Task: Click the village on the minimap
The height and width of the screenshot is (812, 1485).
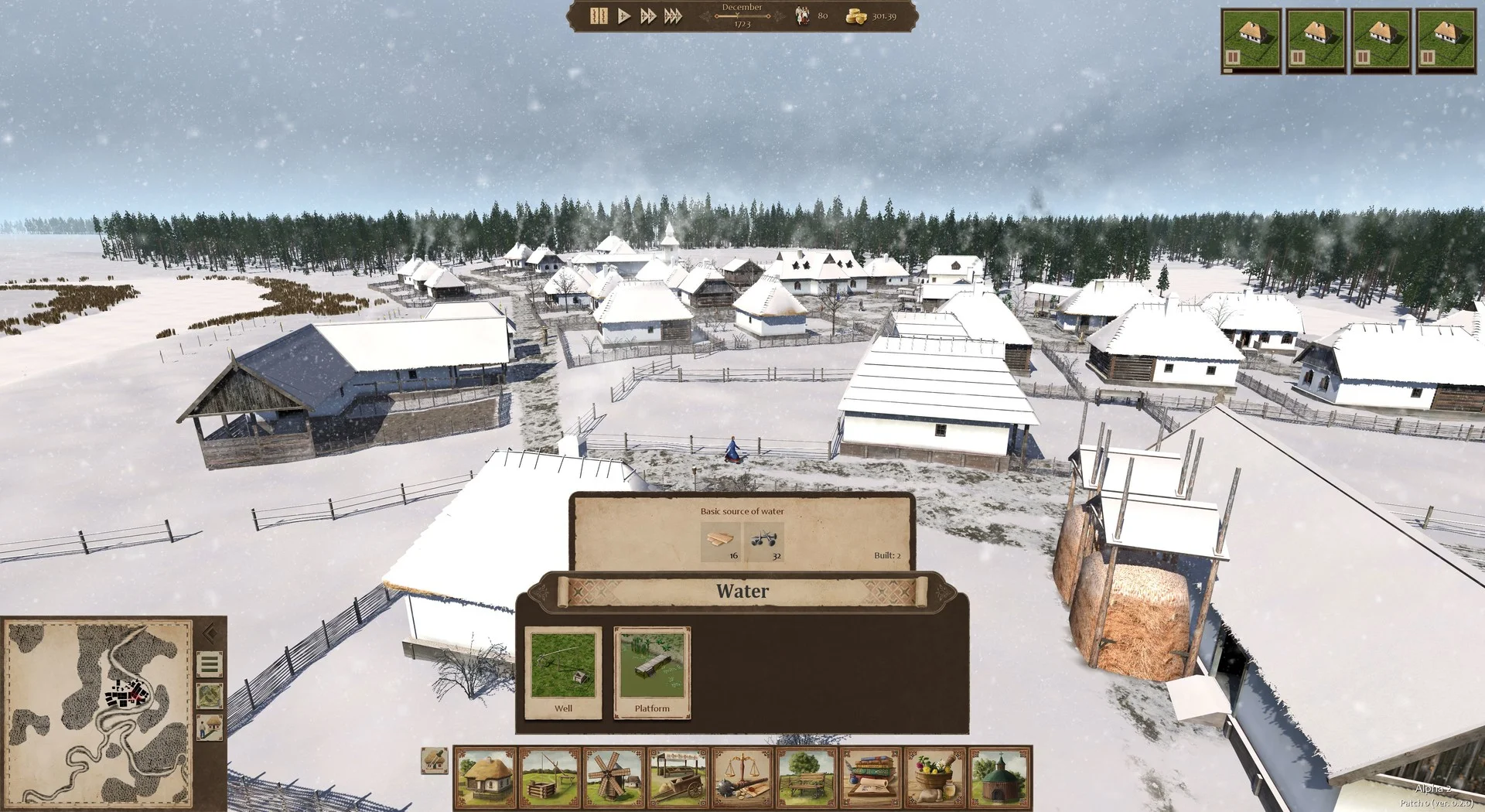Action: (x=126, y=693)
